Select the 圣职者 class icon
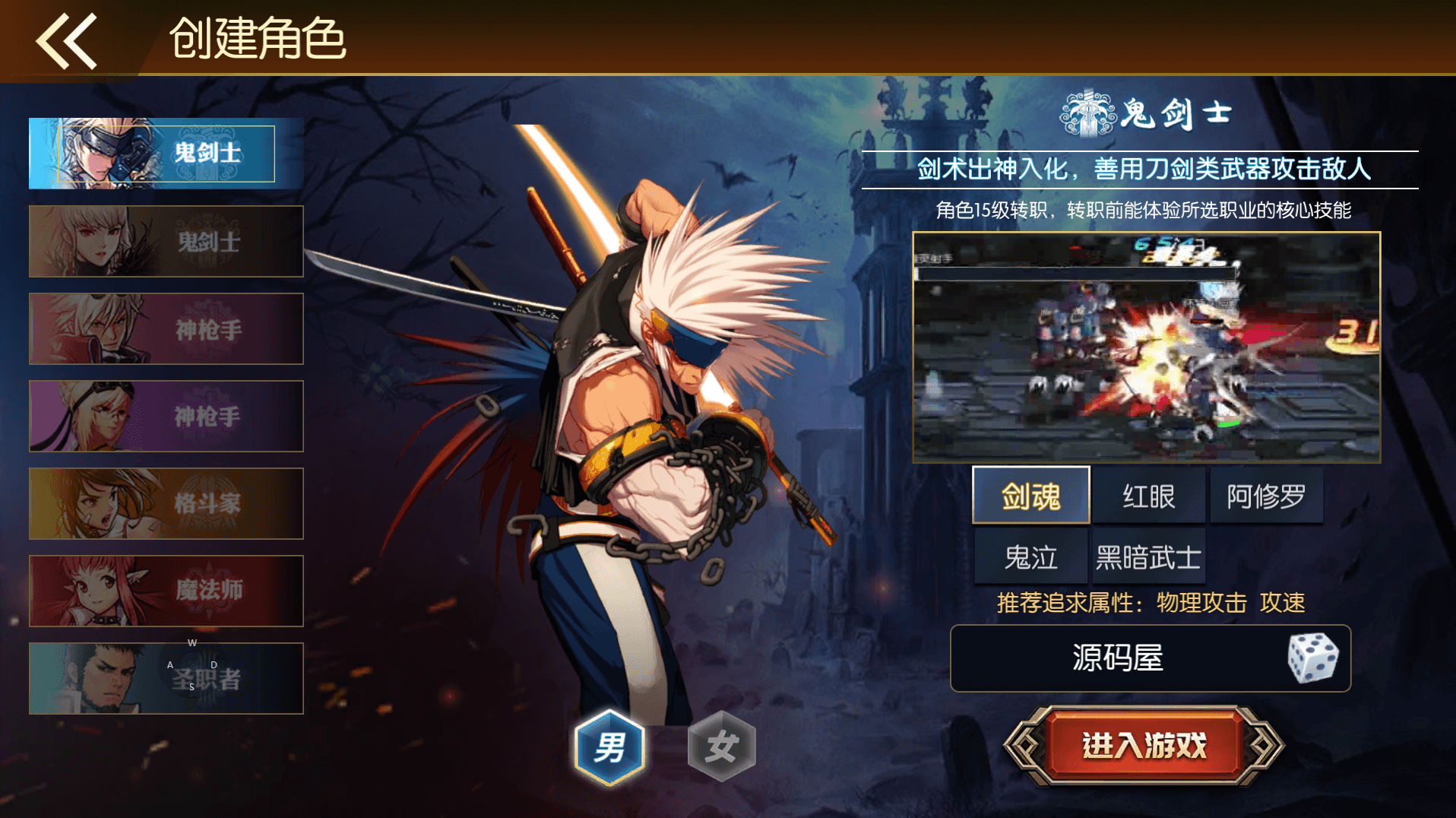Screen dimensions: 1456x818 165,678
